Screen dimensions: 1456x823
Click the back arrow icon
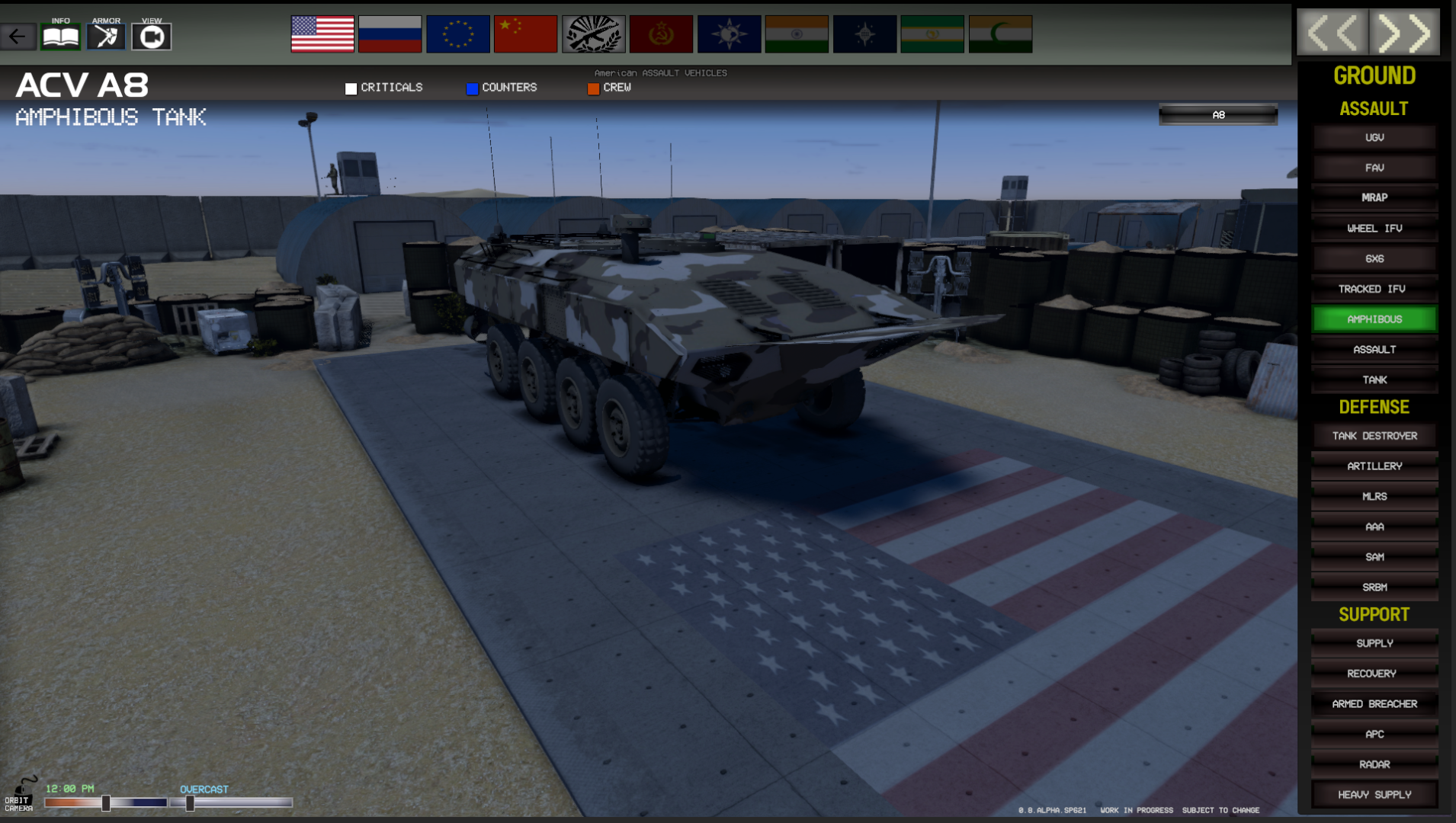click(18, 35)
